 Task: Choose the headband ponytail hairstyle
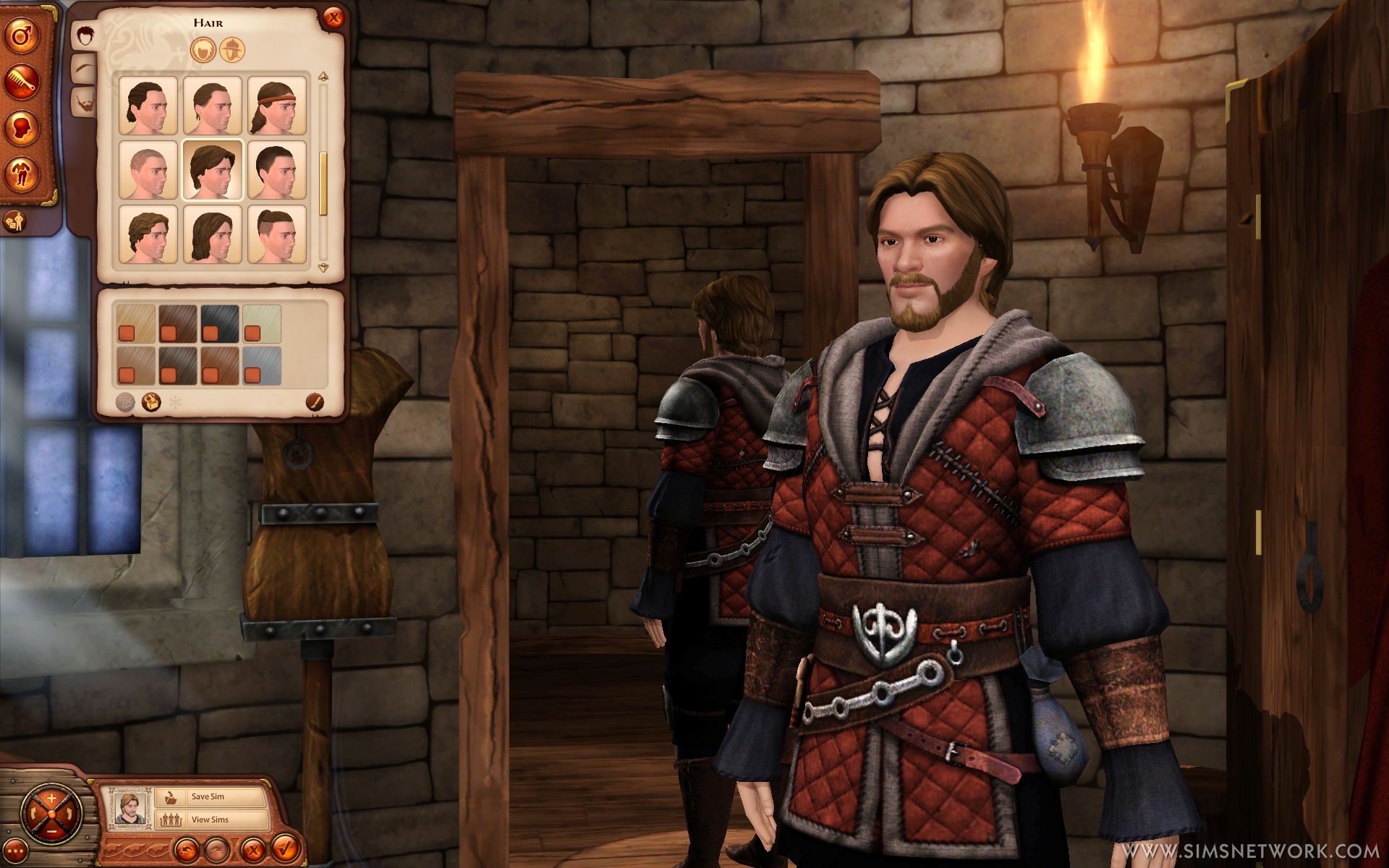[x=277, y=106]
